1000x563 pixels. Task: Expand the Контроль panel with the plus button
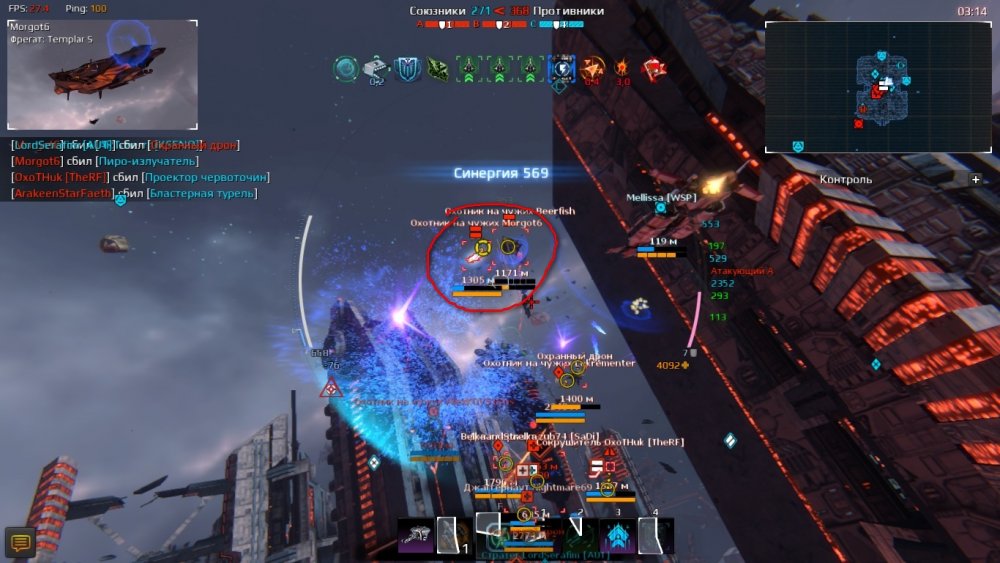[x=976, y=180]
